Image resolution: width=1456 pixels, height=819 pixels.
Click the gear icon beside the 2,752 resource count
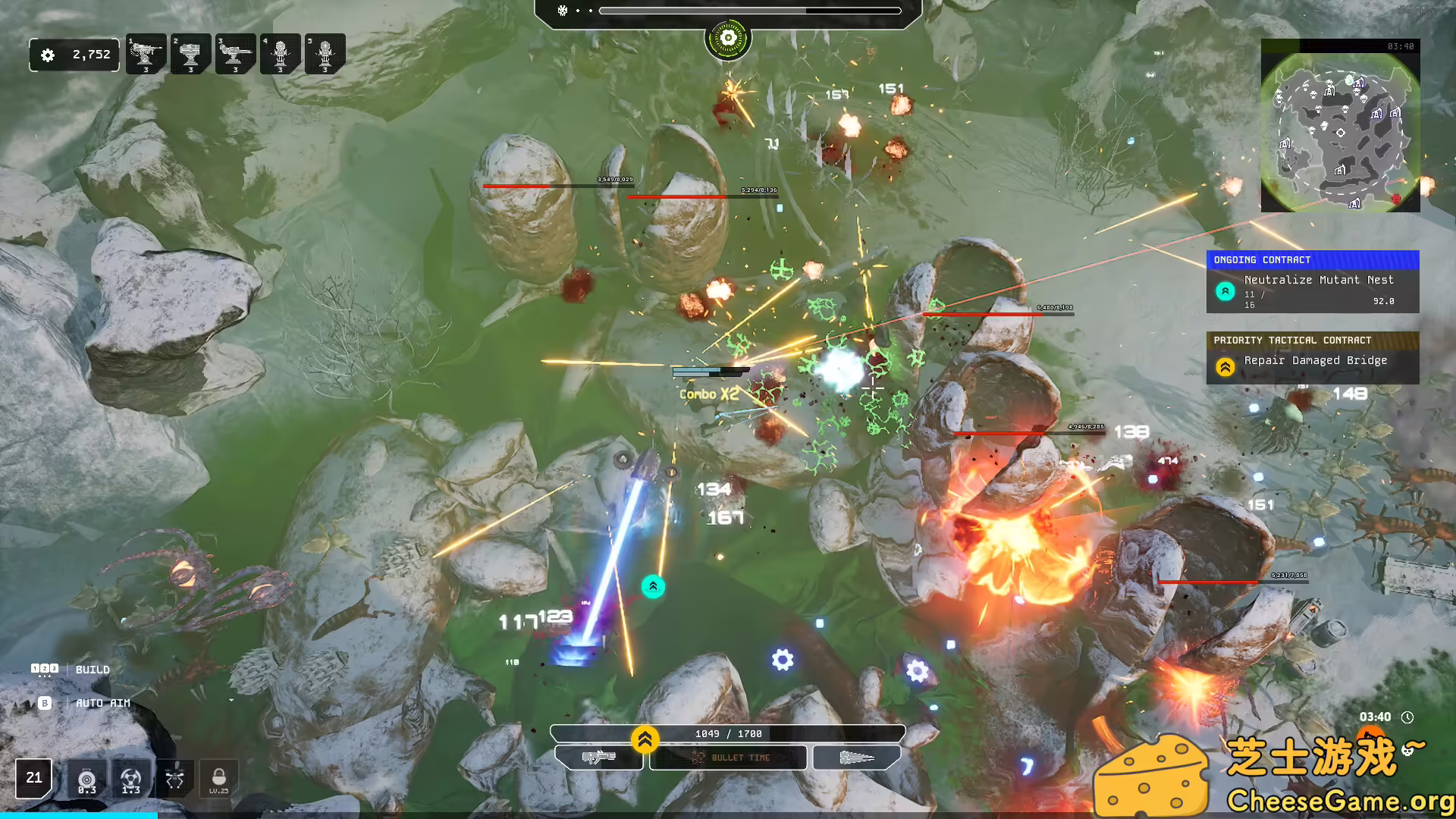pos(50,55)
